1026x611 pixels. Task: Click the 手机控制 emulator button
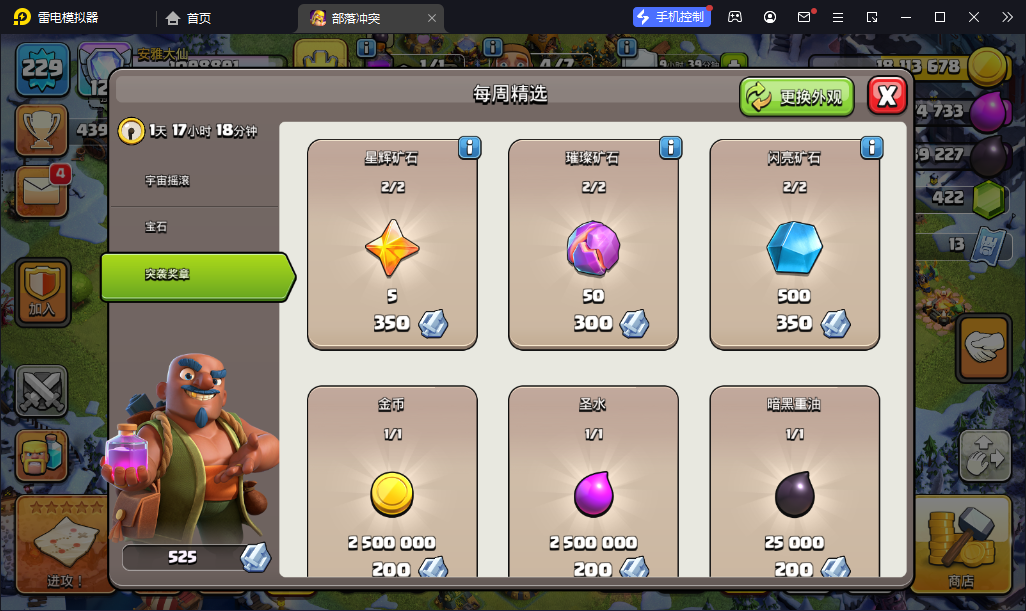pos(671,17)
